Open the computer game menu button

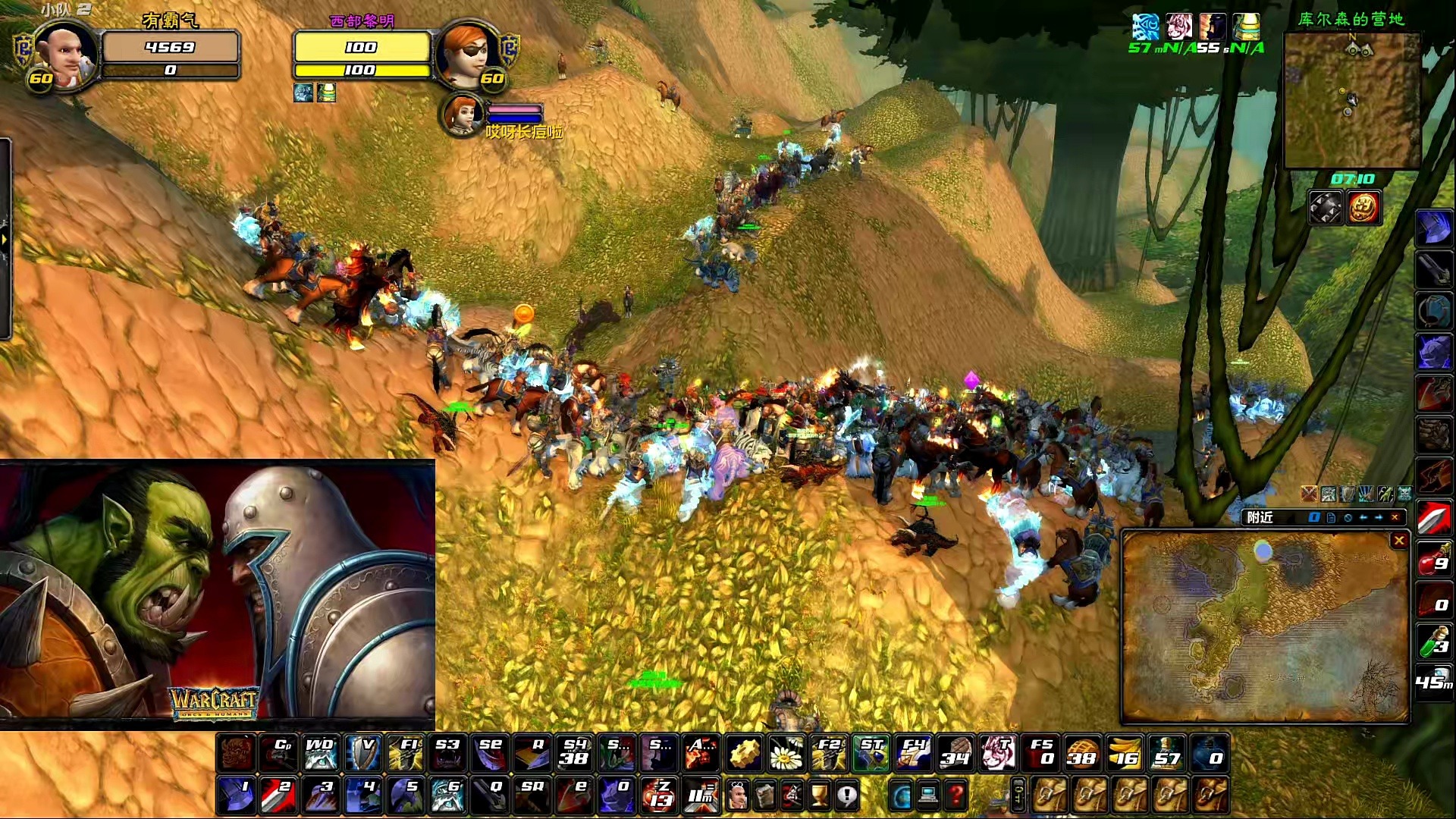(x=928, y=796)
